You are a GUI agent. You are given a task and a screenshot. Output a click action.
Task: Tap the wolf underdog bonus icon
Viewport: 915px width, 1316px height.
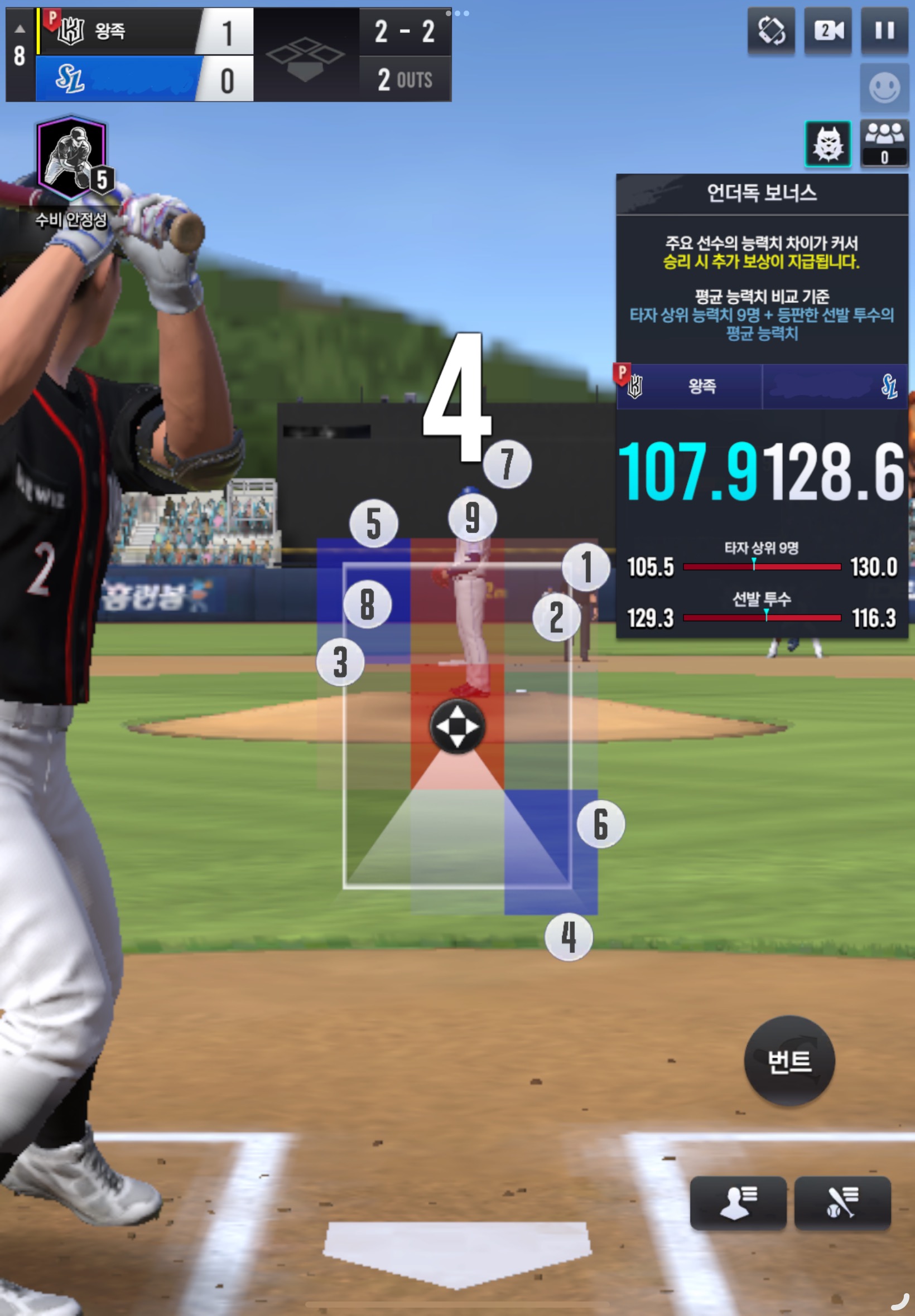tap(827, 144)
